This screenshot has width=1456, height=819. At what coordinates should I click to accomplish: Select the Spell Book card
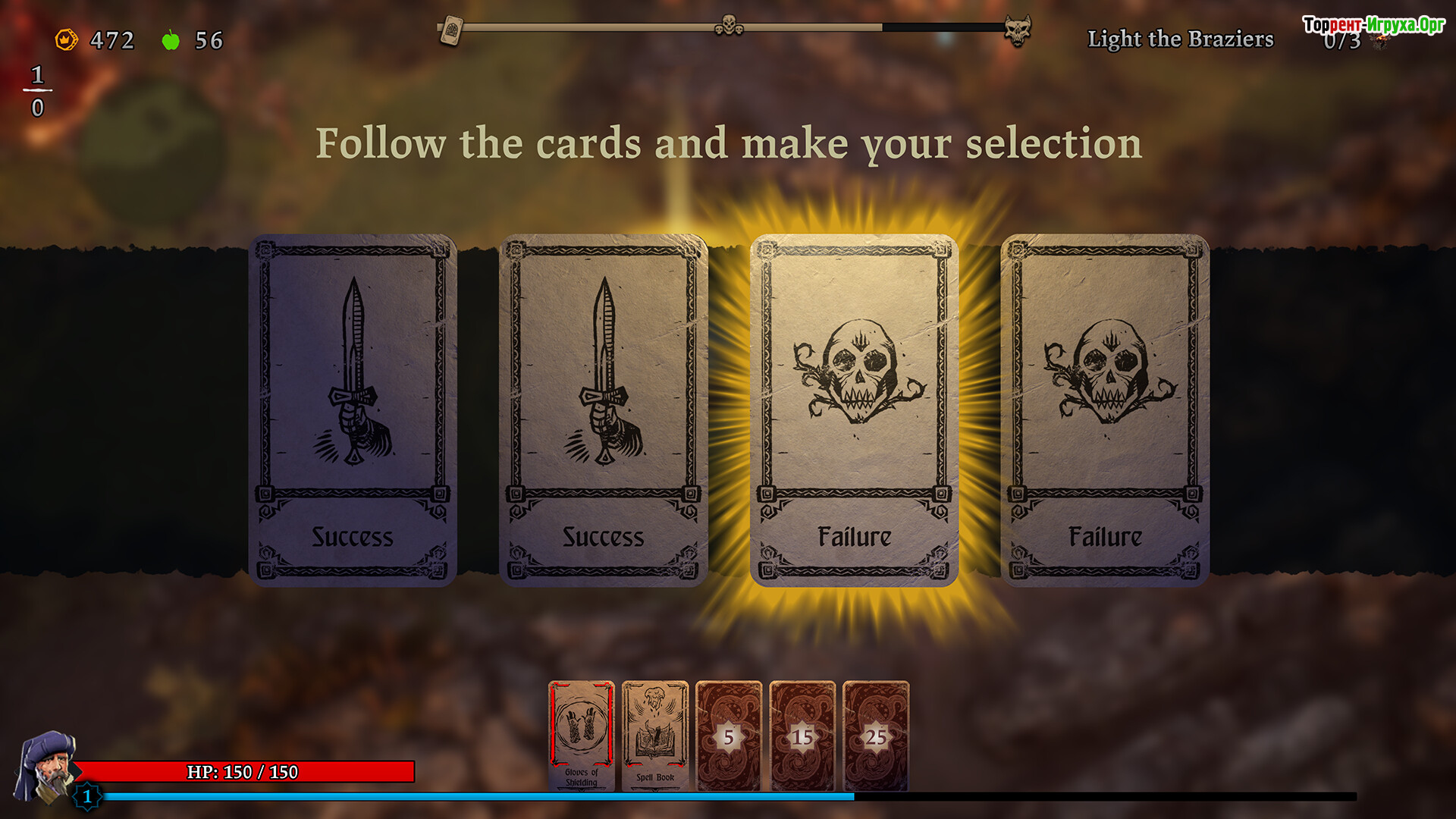coord(655,736)
